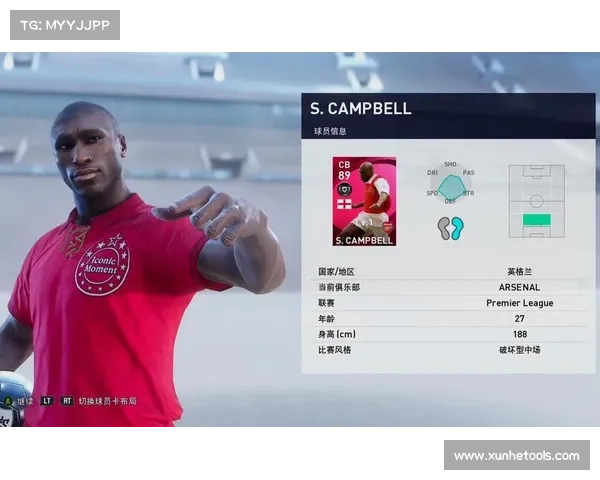Click the TG: MYYJJPP watermark label
Image resolution: width=600 pixels, height=480 pixels.
[x=64, y=25]
